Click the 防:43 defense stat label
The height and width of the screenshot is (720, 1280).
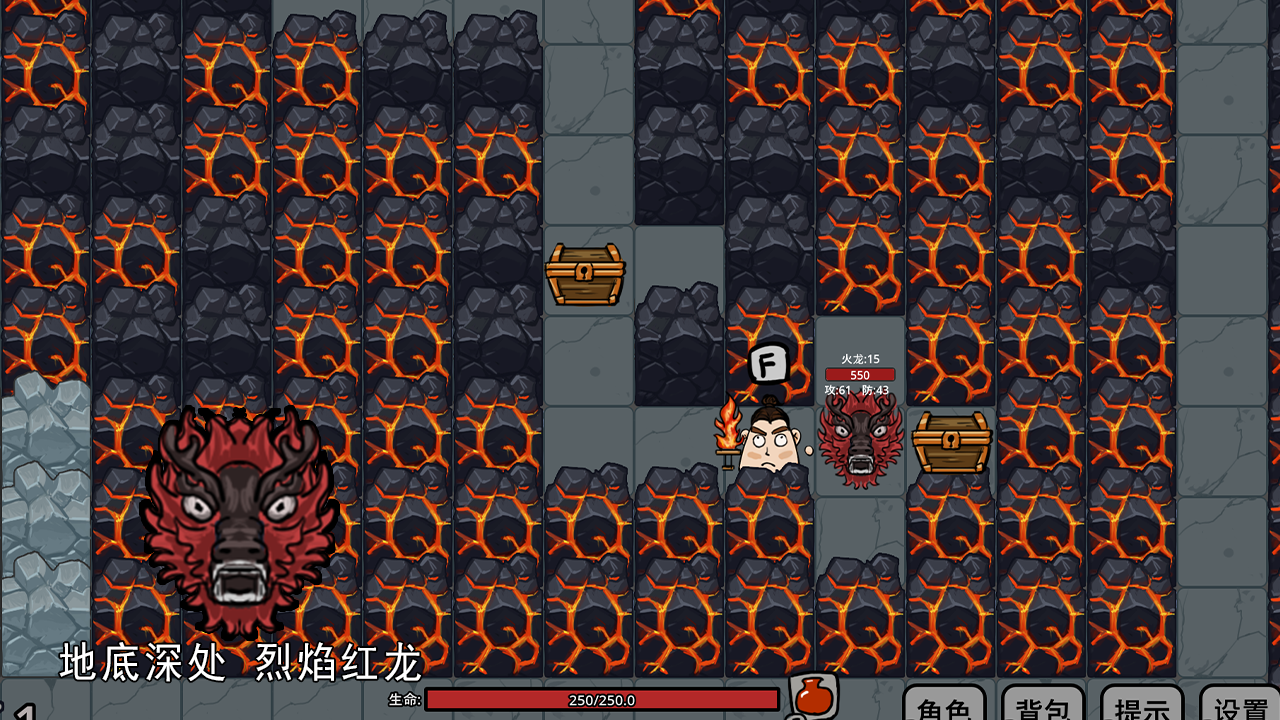click(878, 388)
